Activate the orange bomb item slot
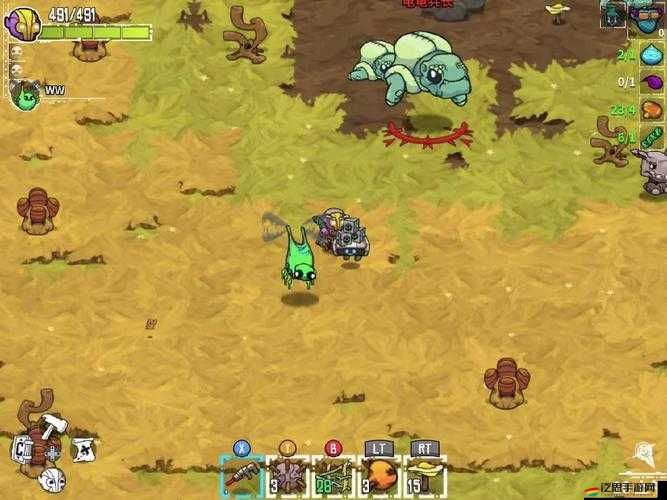 pos(380,476)
